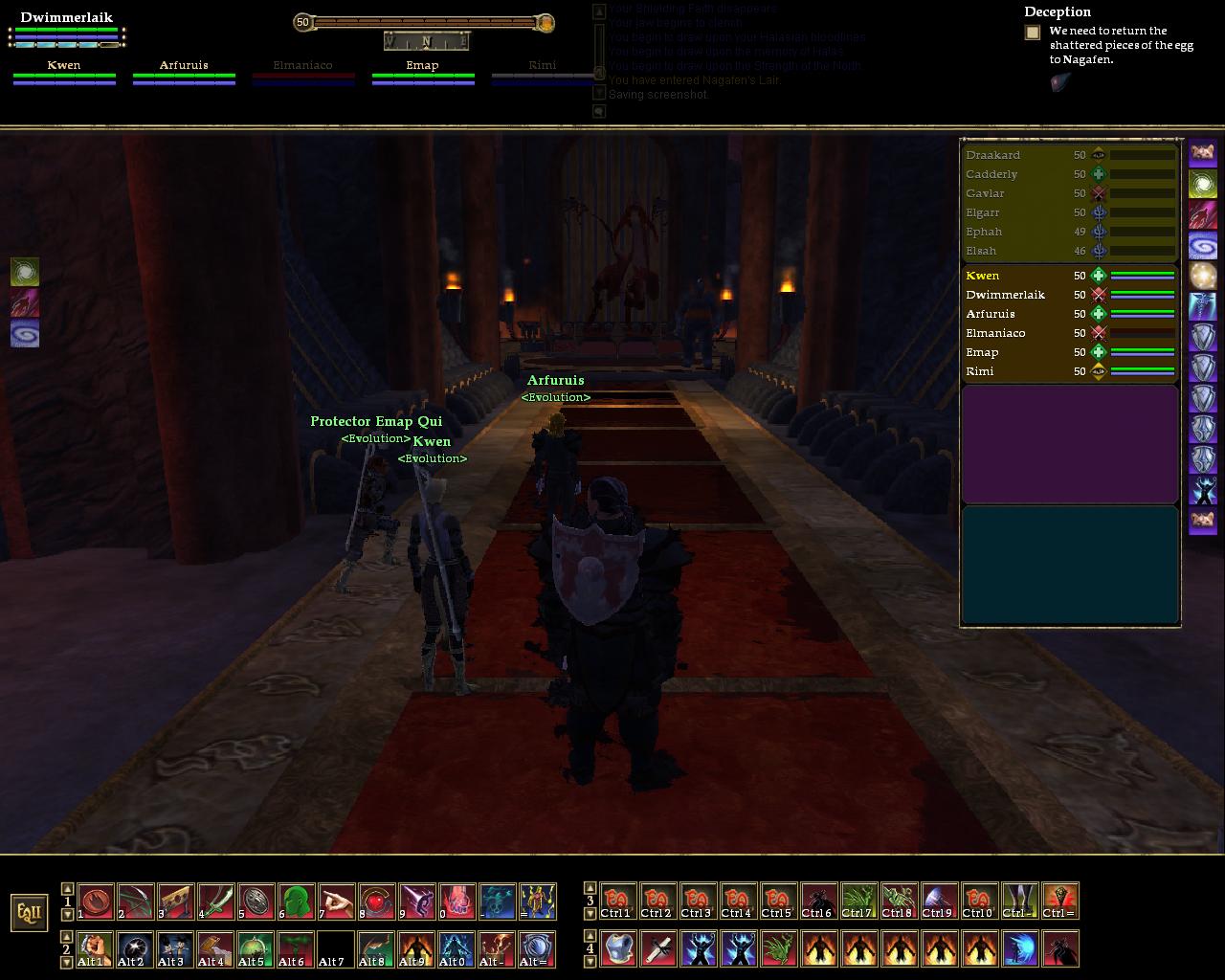Activate the green claw ability on Ctrl 7

tap(858, 902)
